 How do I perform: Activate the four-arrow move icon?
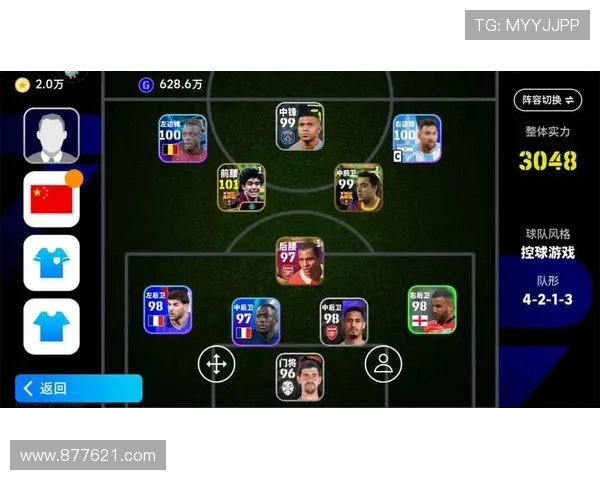pyautogui.click(x=215, y=364)
